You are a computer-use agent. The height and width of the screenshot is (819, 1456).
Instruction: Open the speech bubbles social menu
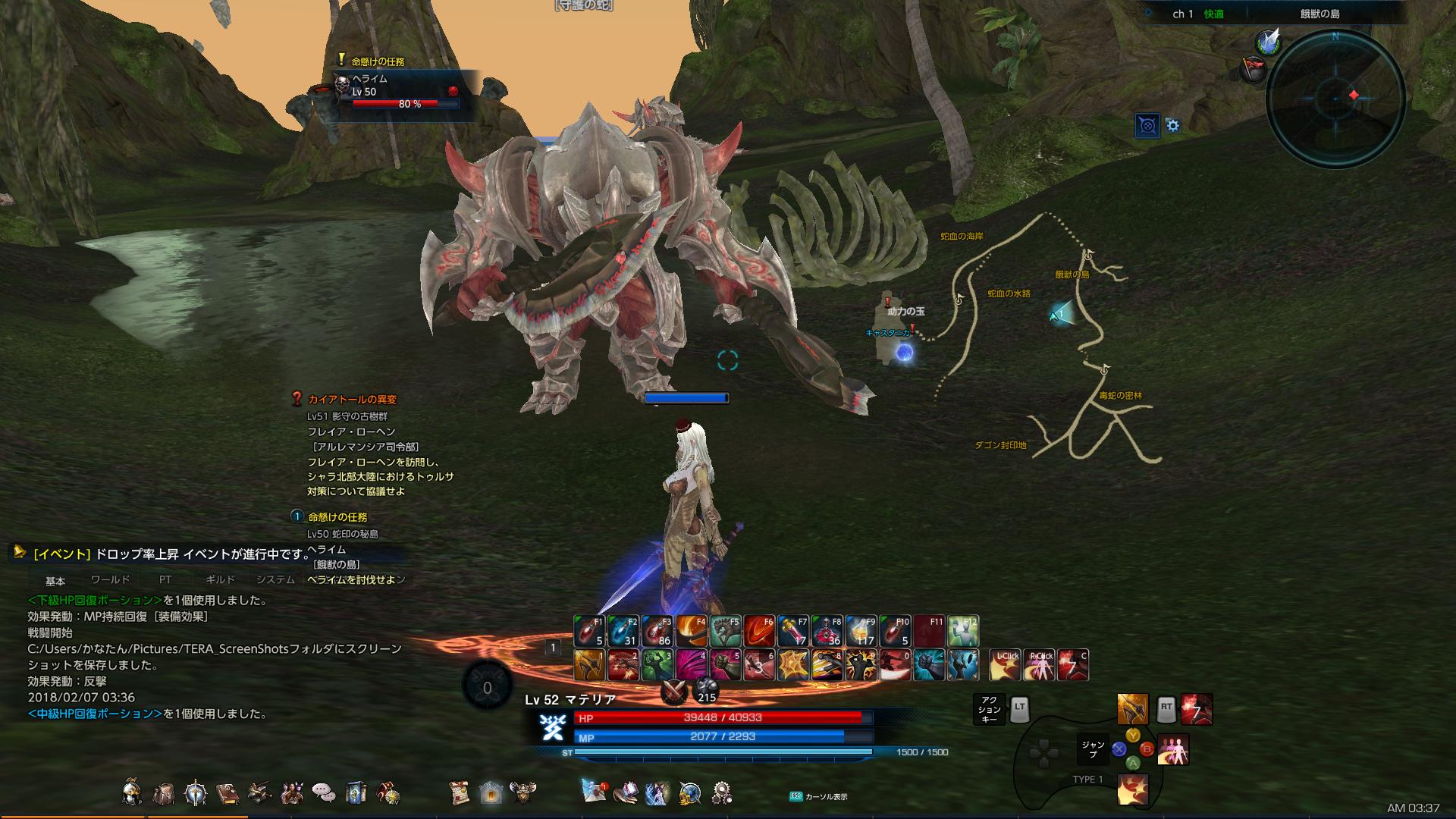click(x=324, y=792)
